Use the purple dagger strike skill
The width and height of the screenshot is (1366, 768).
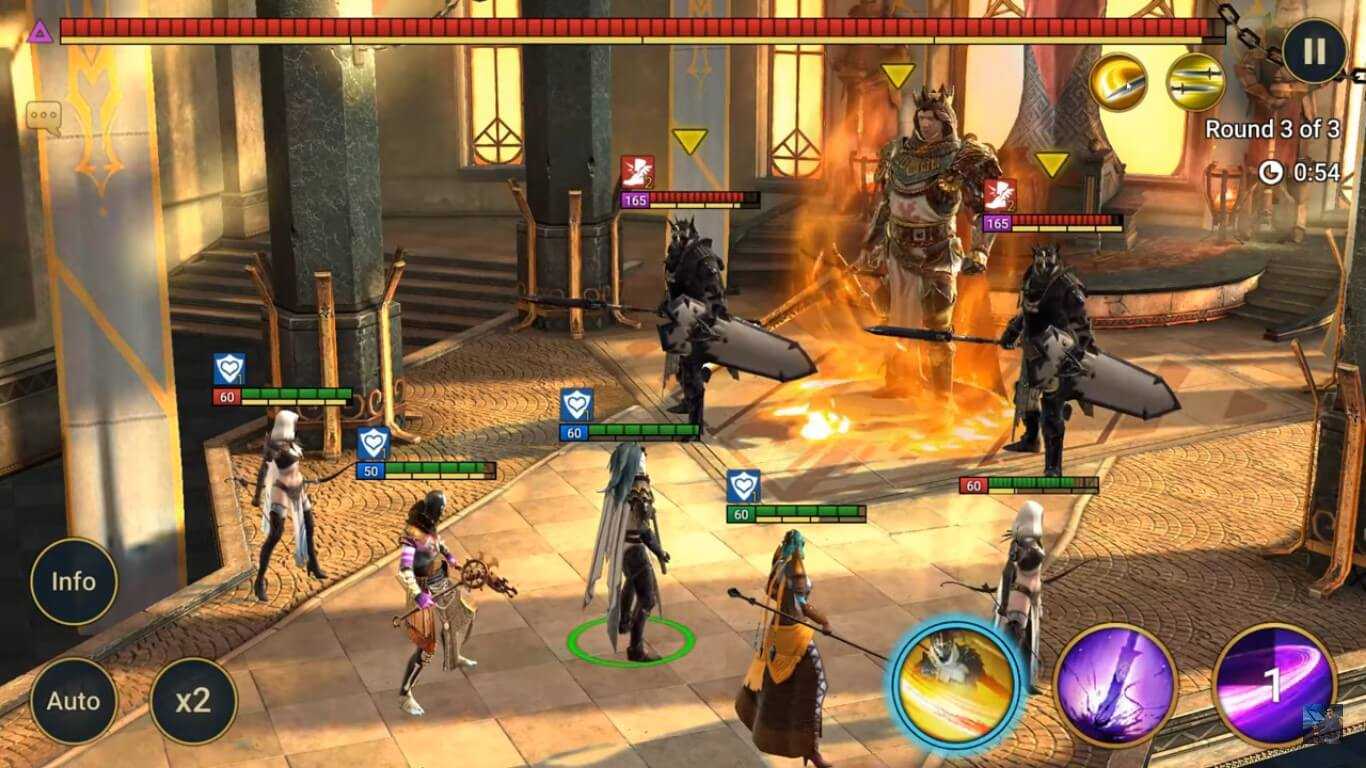tap(1115, 684)
